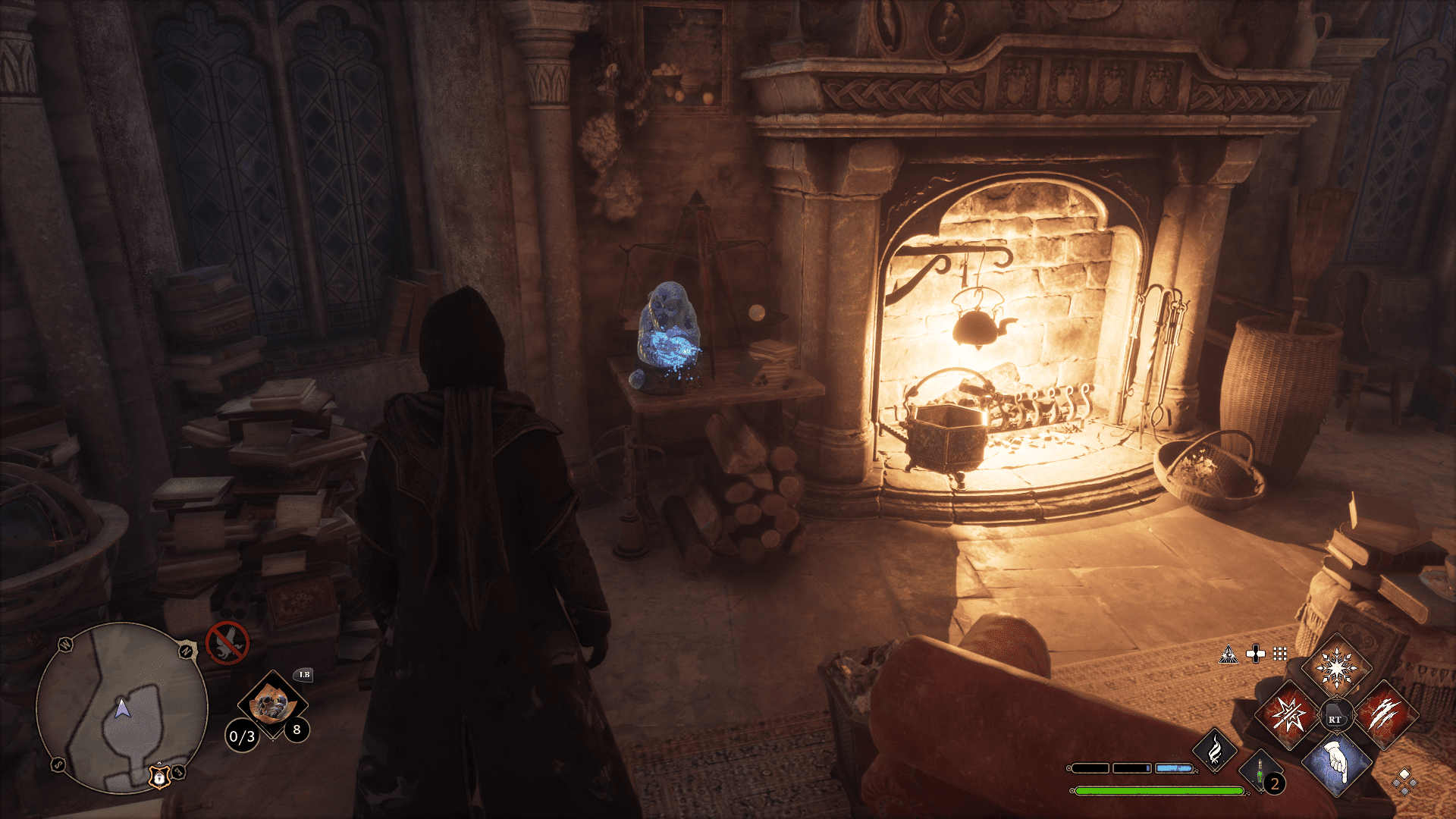Cast the starburst Confringo spell slot
Image resolution: width=1456 pixels, height=819 pixels.
1288,715
